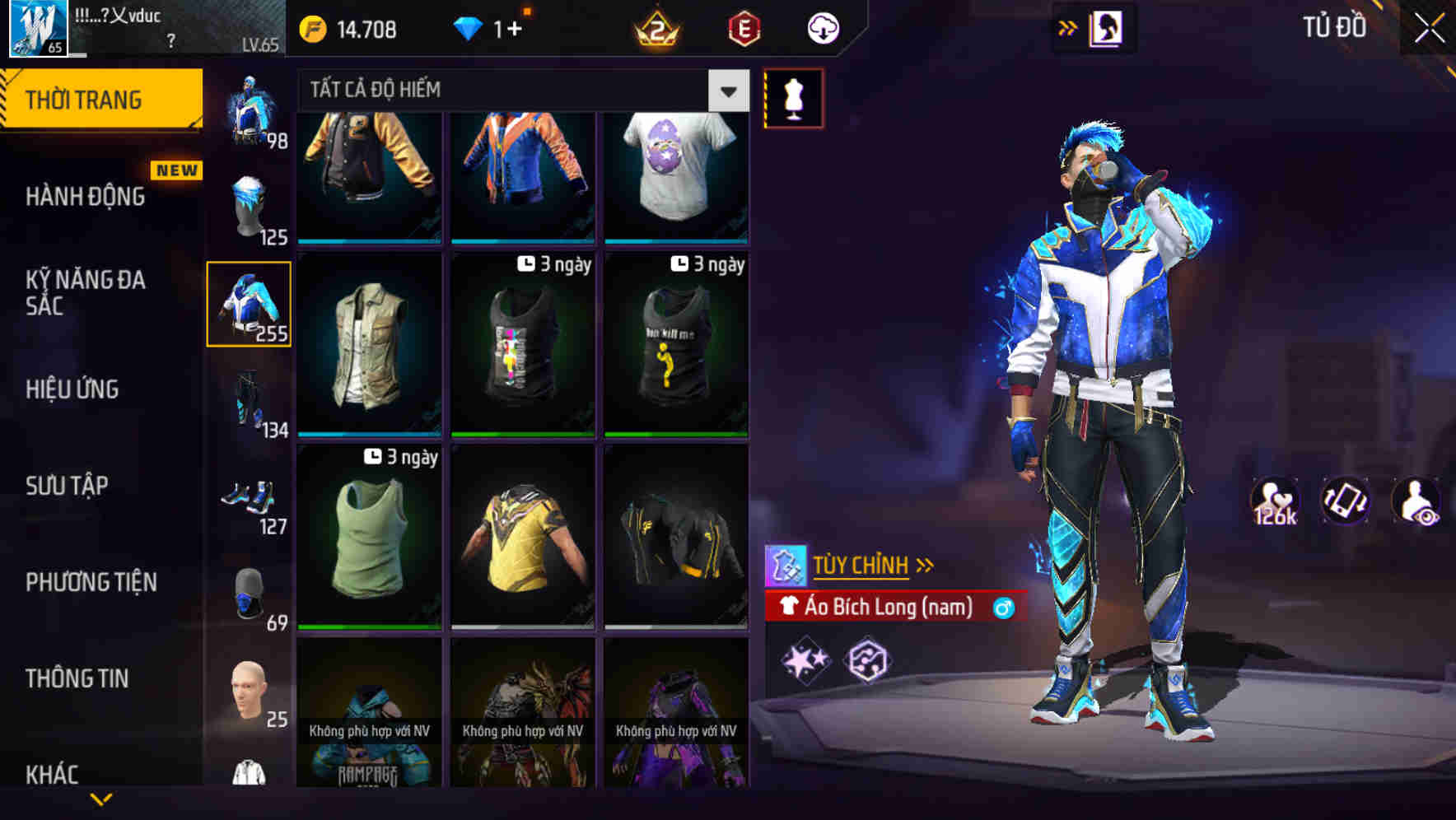Open the mannequin wardrobe preview icon

(x=793, y=98)
